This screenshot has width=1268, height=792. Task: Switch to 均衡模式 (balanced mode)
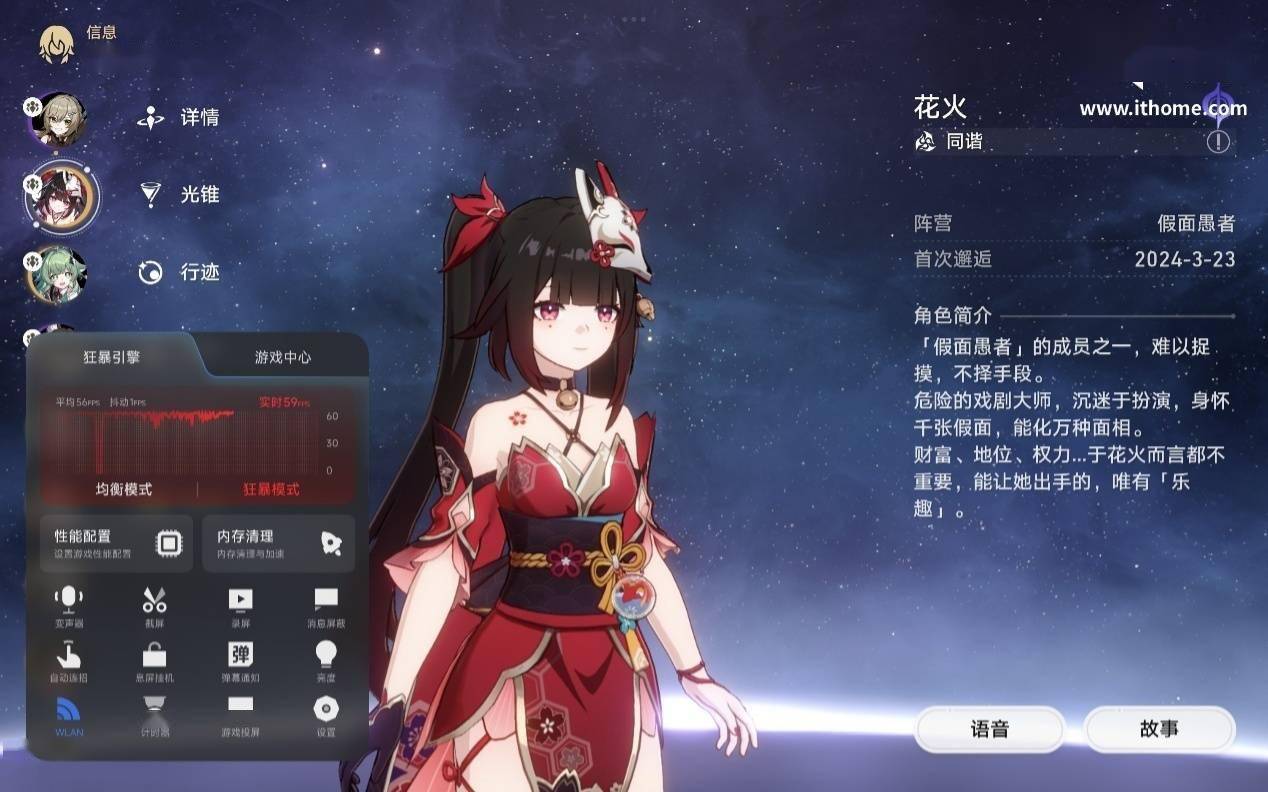coord(124,489)
